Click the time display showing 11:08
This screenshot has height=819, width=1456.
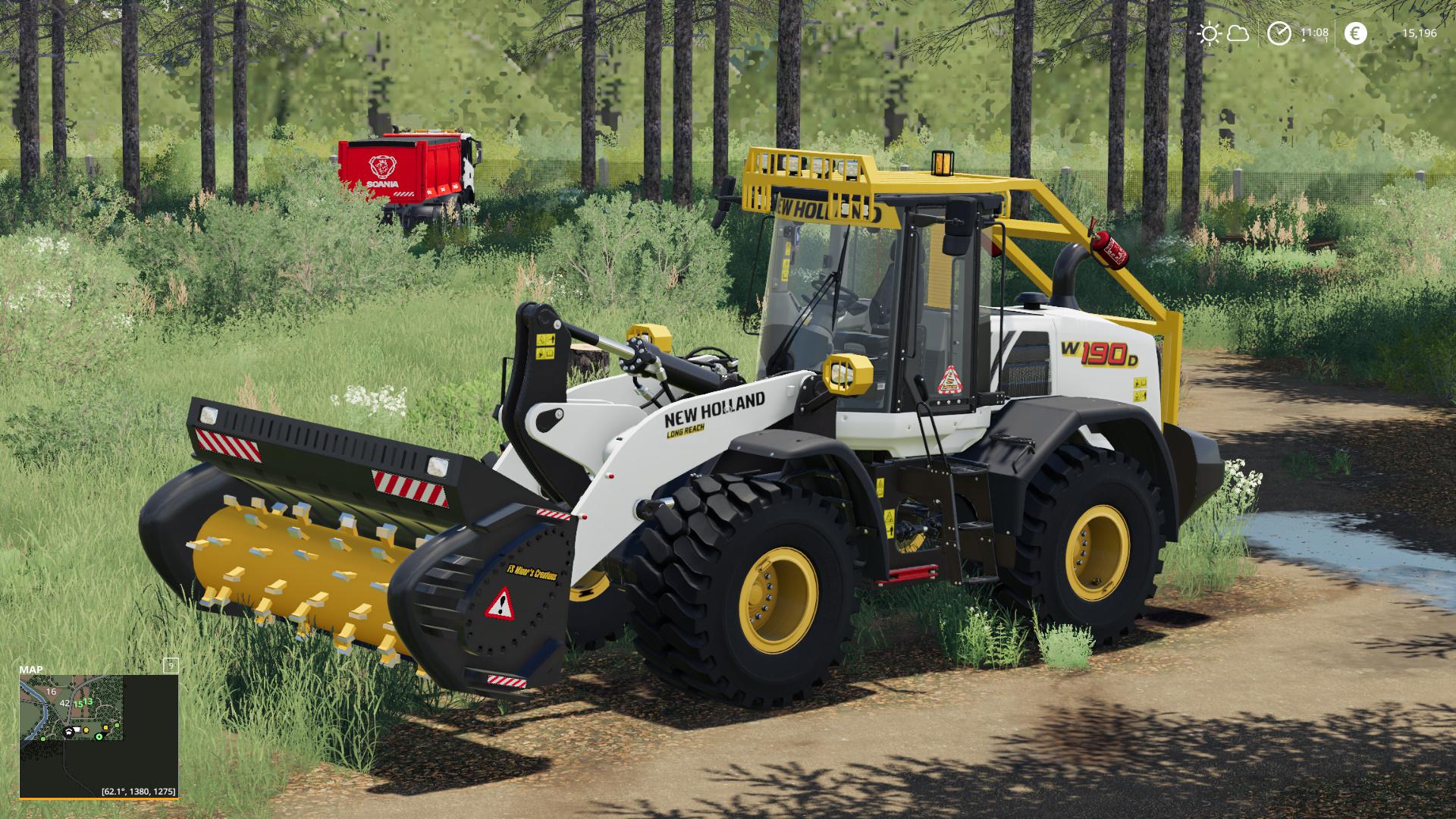(1315, 32)
